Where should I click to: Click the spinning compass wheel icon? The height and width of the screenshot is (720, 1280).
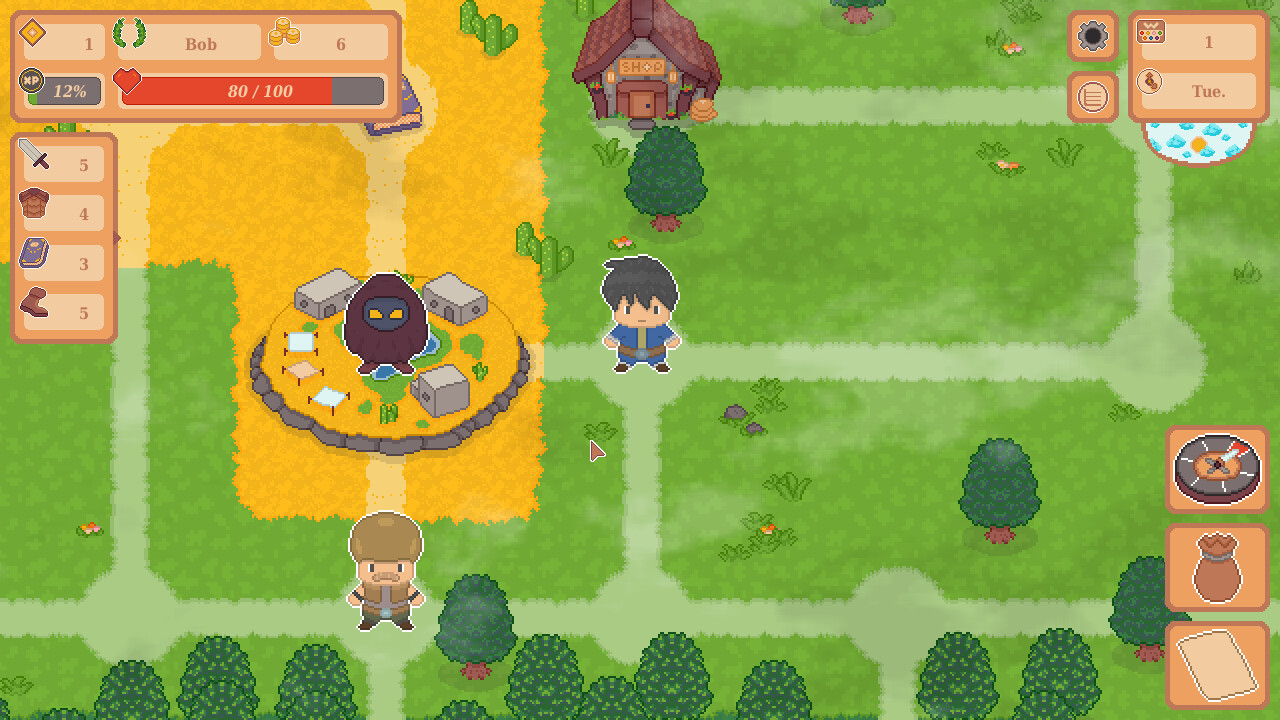[x=1217, y=470]
